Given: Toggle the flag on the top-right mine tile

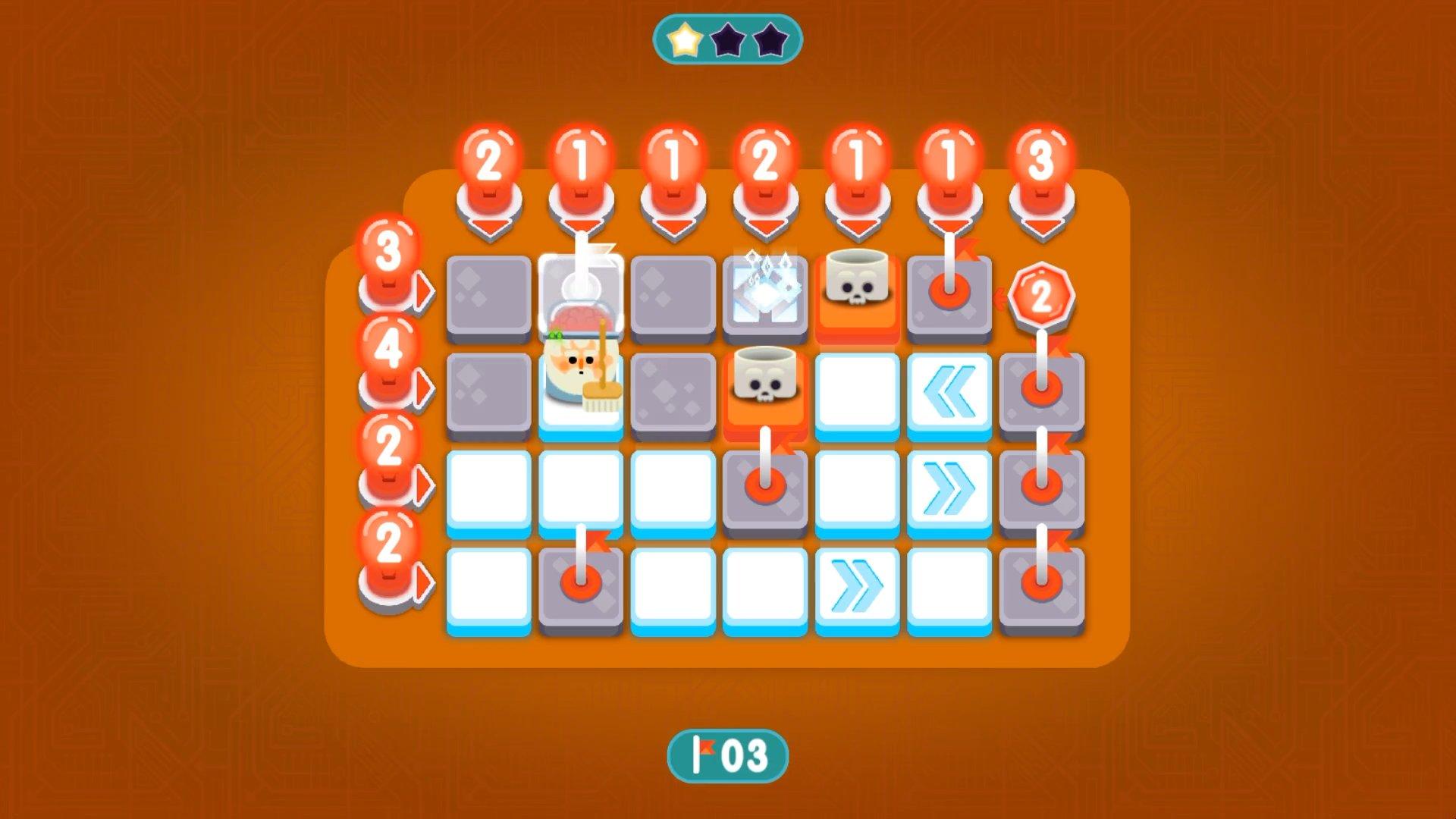Looking at the screenshot, I should pyautogui.click(x=949, y=292).
